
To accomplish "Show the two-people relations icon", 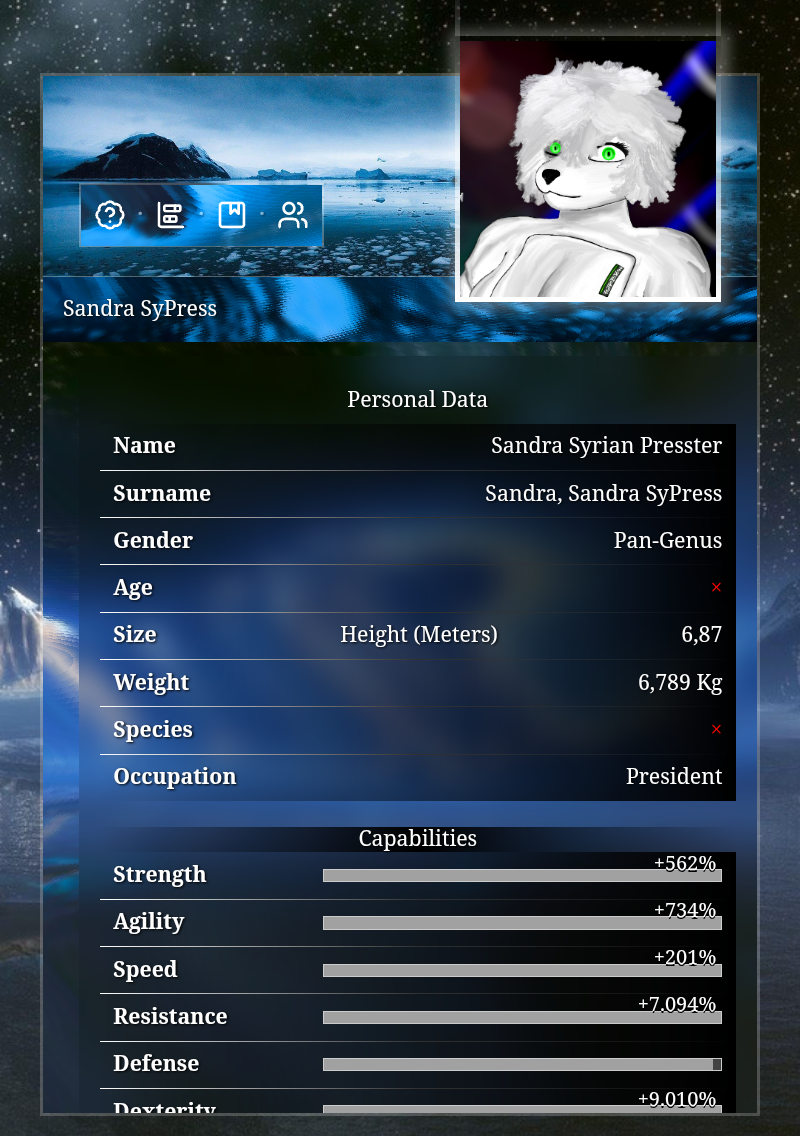I will [x=293, y=215].
